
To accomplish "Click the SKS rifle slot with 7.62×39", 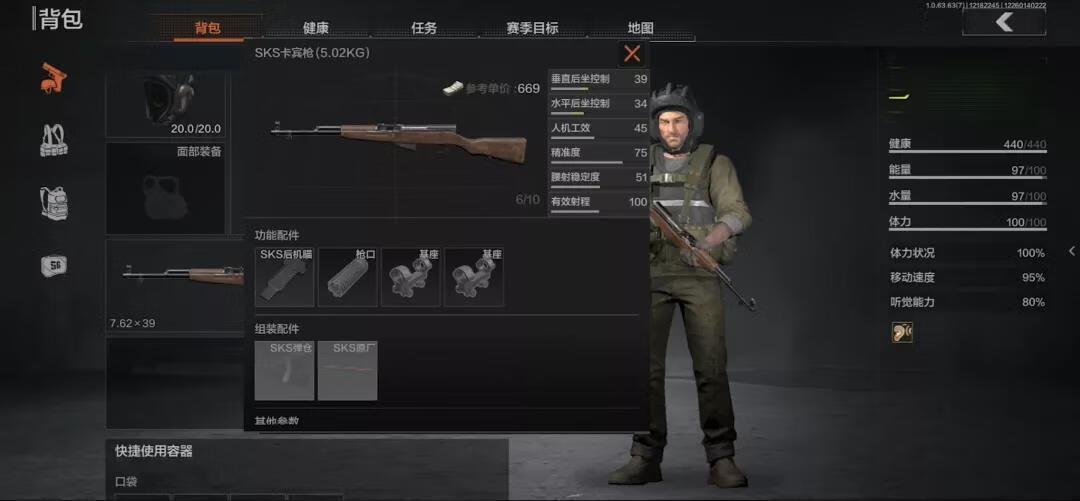I will tap(176, 286).
